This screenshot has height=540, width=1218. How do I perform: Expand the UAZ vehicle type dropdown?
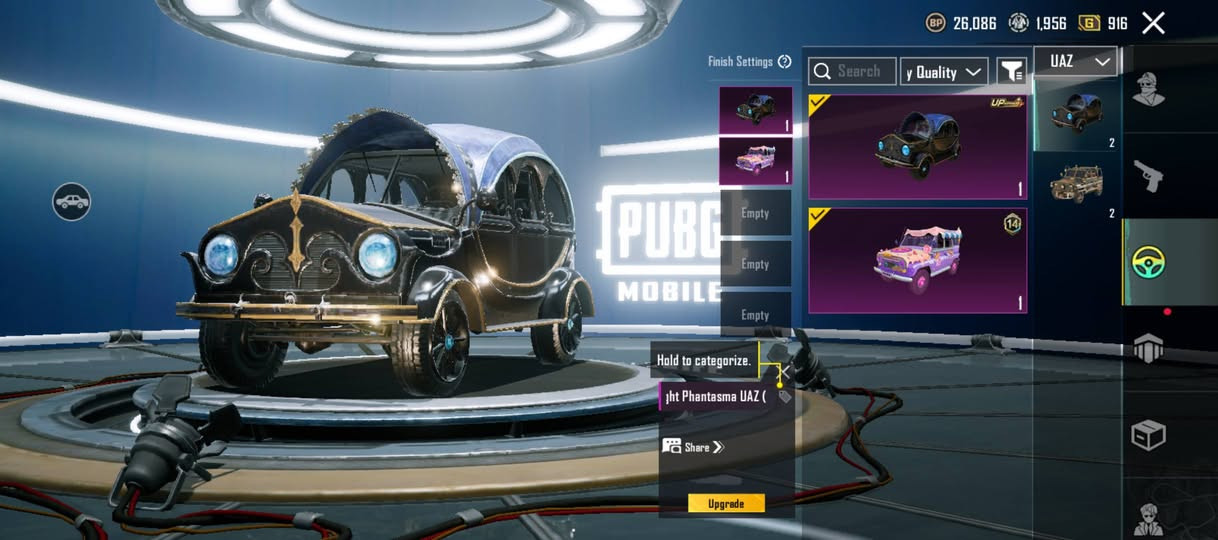pos(1079,62)
